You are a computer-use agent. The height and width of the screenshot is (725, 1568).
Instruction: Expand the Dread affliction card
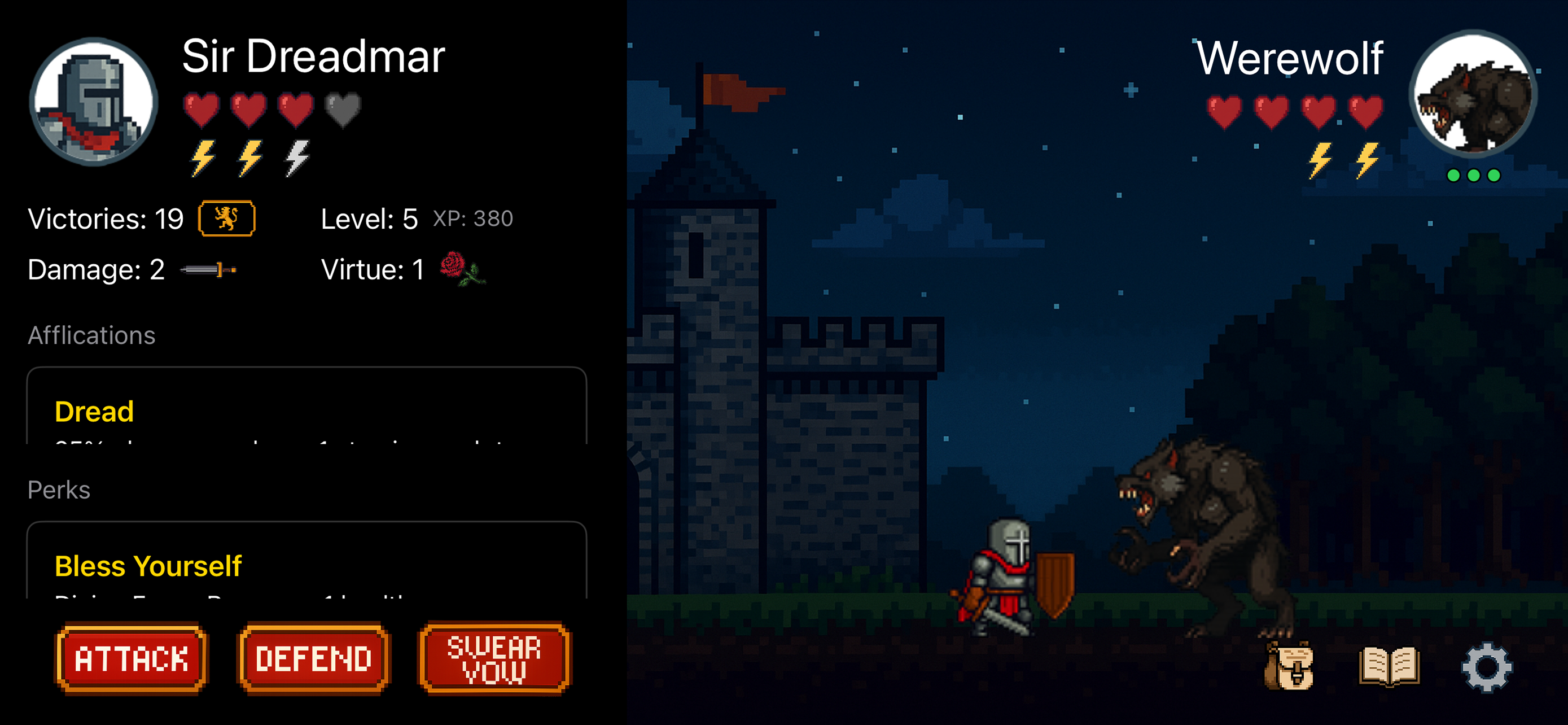tap(304, 411)
